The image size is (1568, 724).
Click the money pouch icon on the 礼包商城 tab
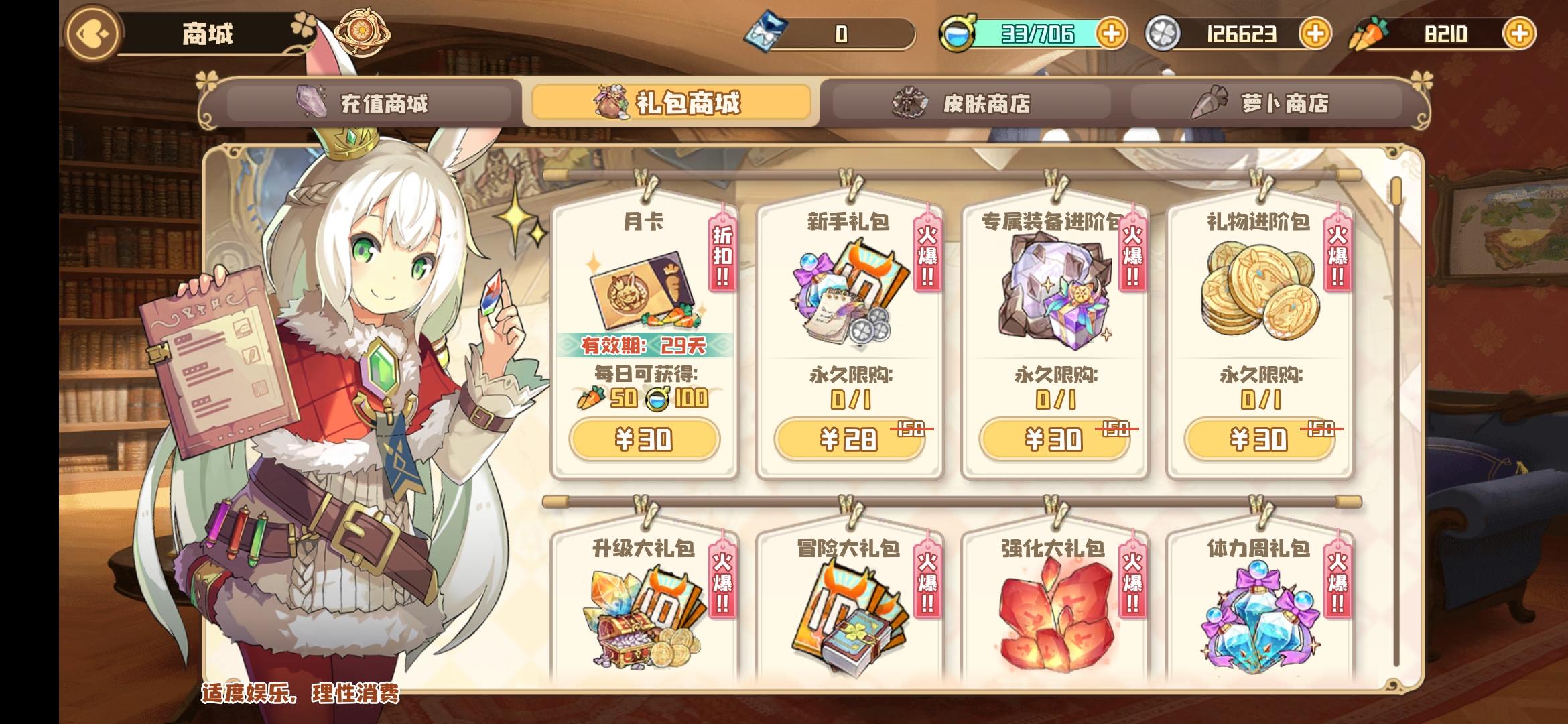coord(611,101)
